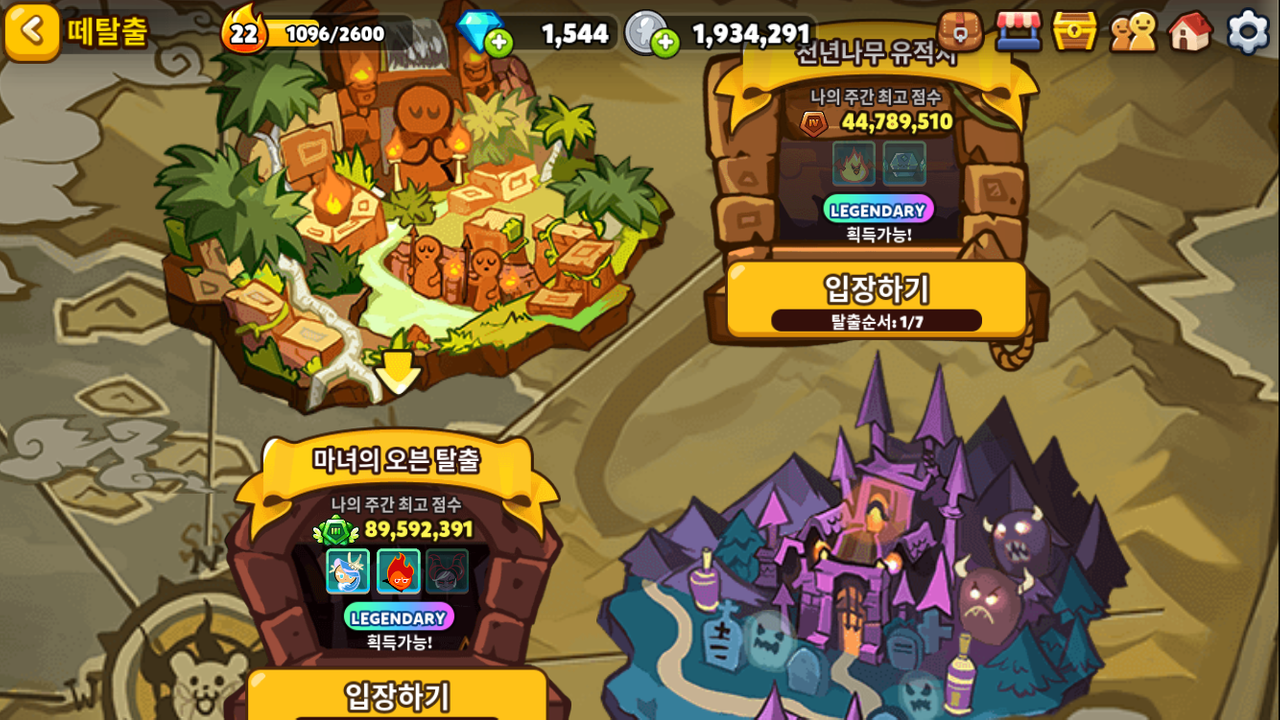Select the fire reward icon under 천년나무 유적지
The image size is (1280, 720).
pyautogui.click(x=854, y=163)
